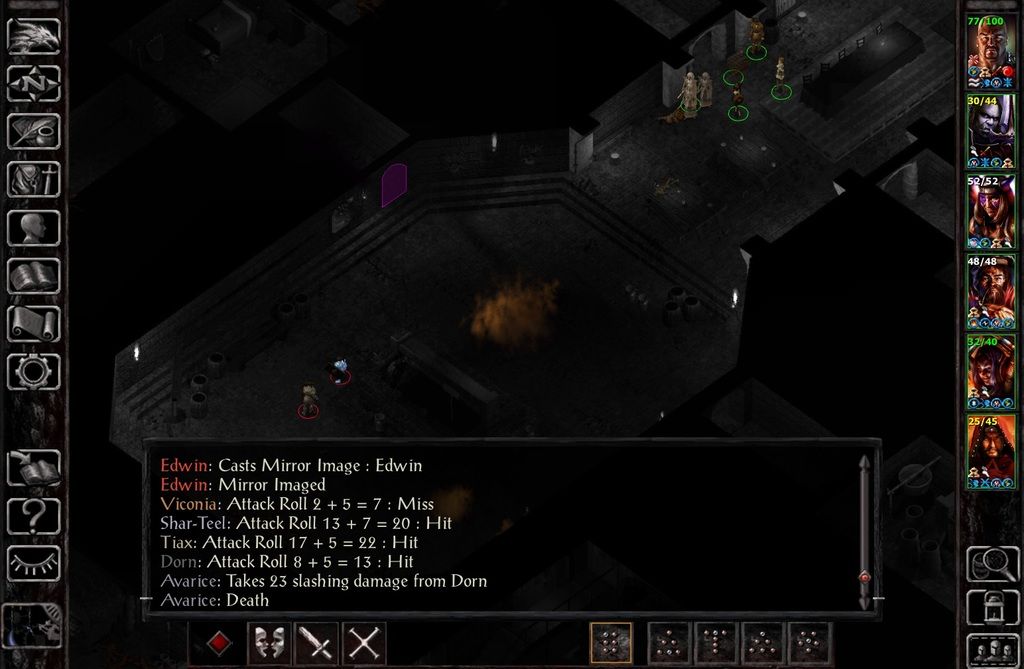Open the journal quill icon

pos(33,132)
